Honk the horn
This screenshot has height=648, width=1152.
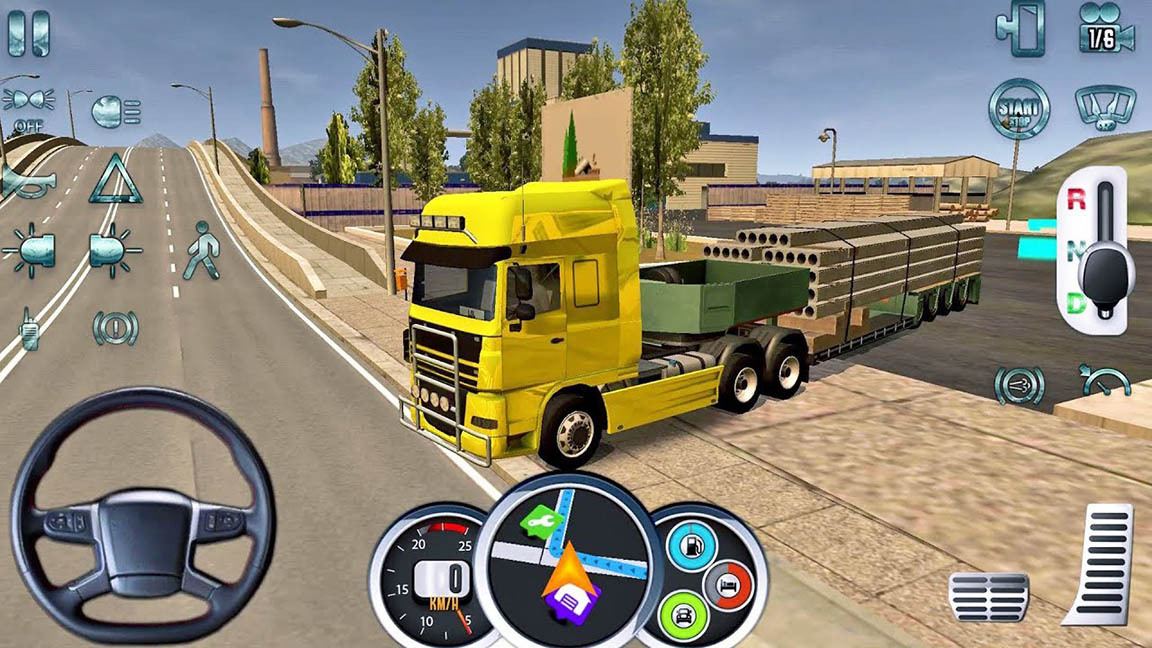pyautogui.click(x=26, y=180)
